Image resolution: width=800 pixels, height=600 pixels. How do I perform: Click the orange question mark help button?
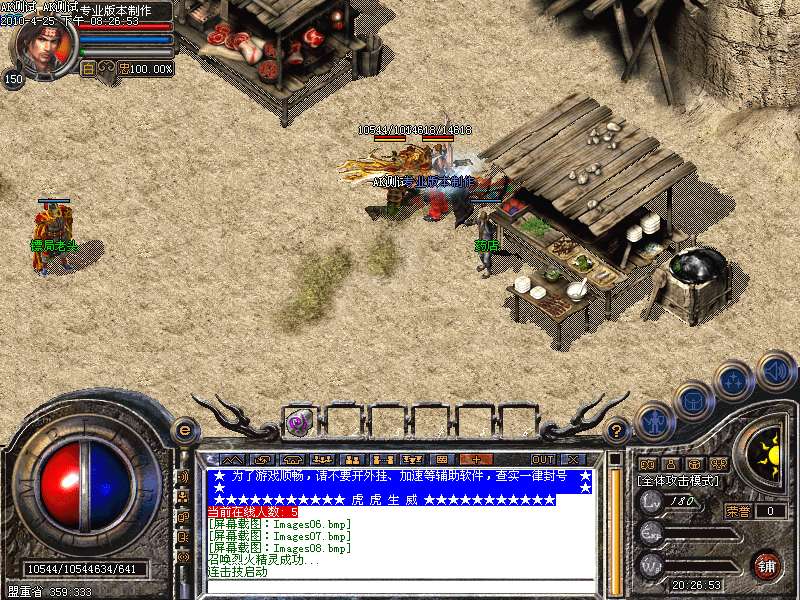[617, 432]
